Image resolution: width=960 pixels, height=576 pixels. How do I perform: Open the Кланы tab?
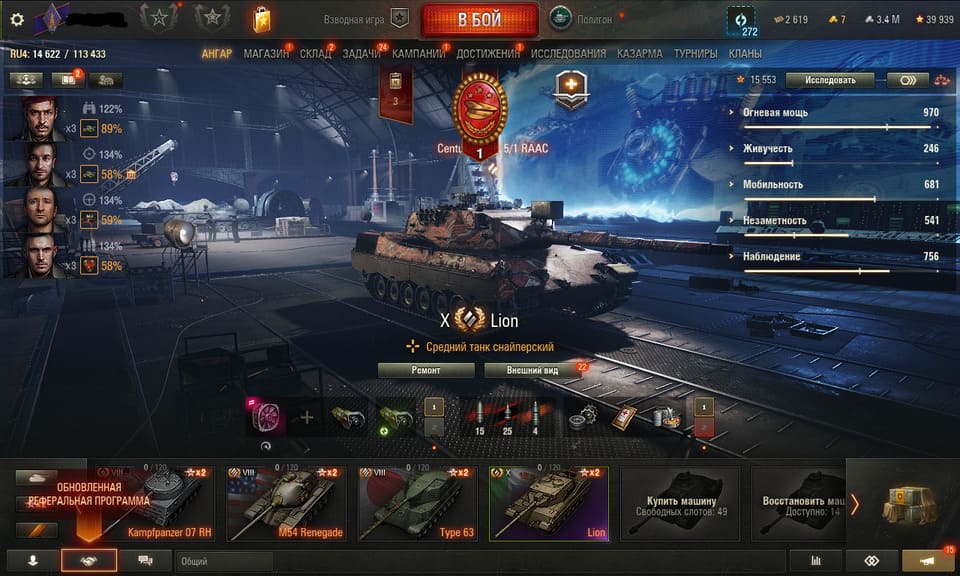(745, 53)
